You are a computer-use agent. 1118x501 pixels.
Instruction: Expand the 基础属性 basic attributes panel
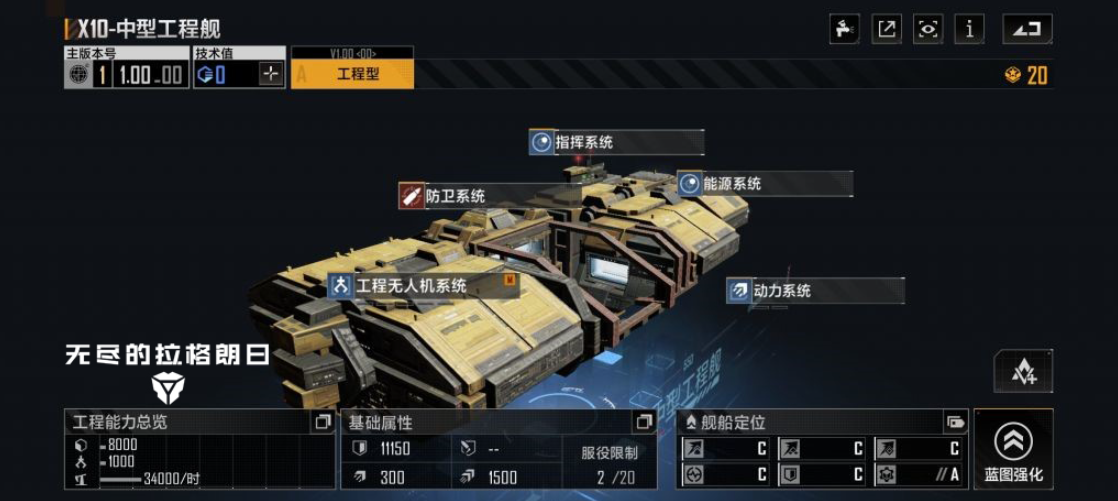(x=643, y=422)
